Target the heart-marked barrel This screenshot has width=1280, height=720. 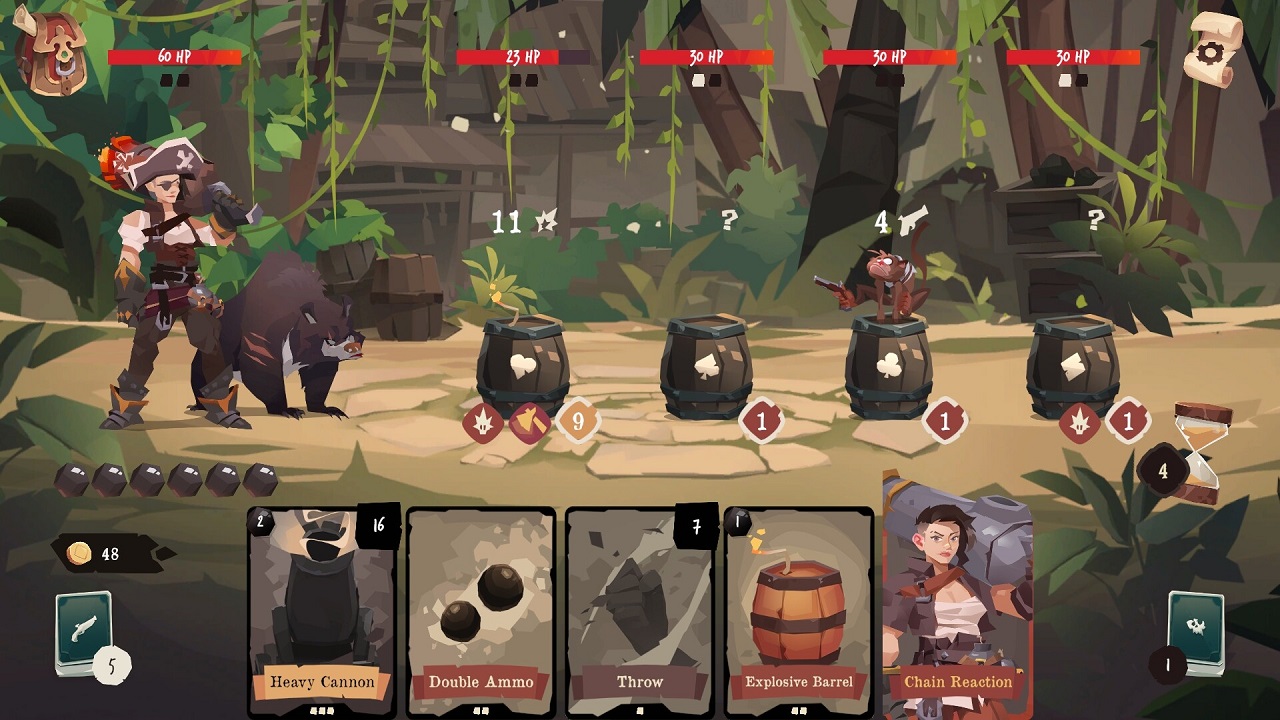coord(525,365)
